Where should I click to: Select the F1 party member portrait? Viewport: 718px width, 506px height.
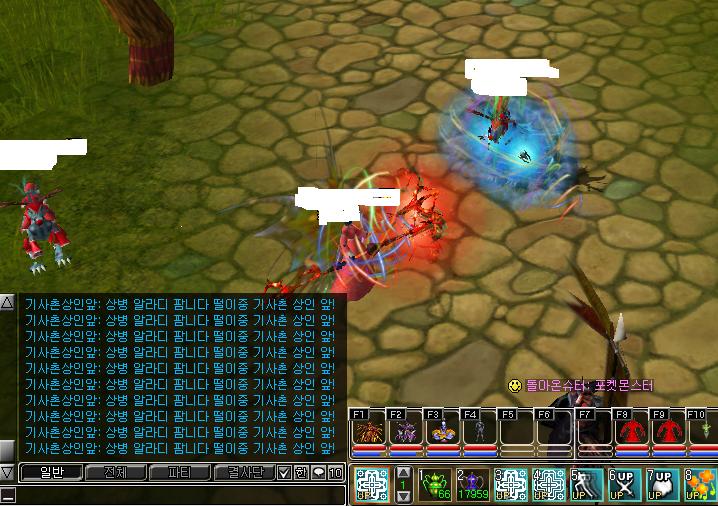point(366,432)
